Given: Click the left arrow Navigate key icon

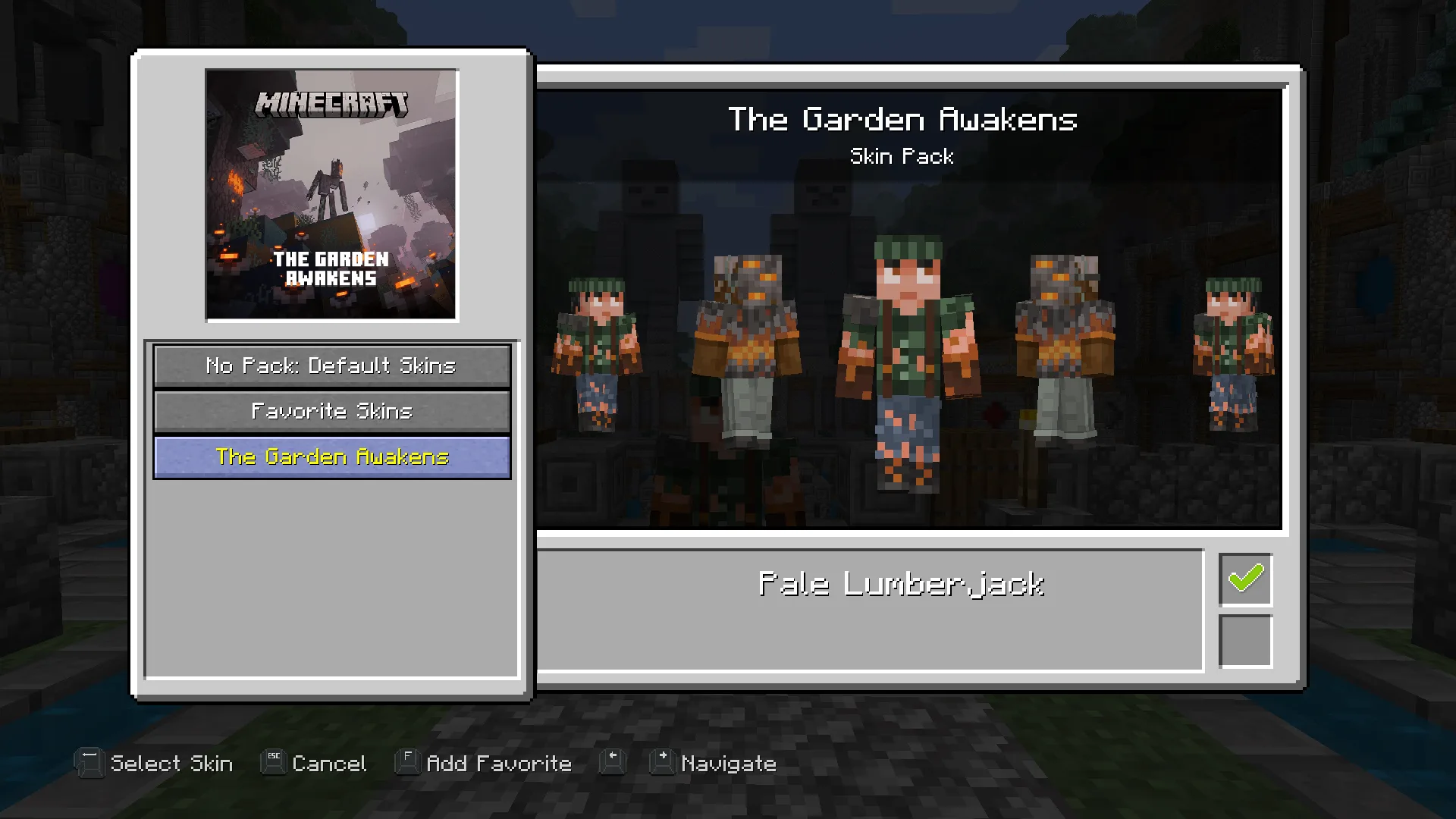Looking at the screenshot, I should [x=613, y=763].
